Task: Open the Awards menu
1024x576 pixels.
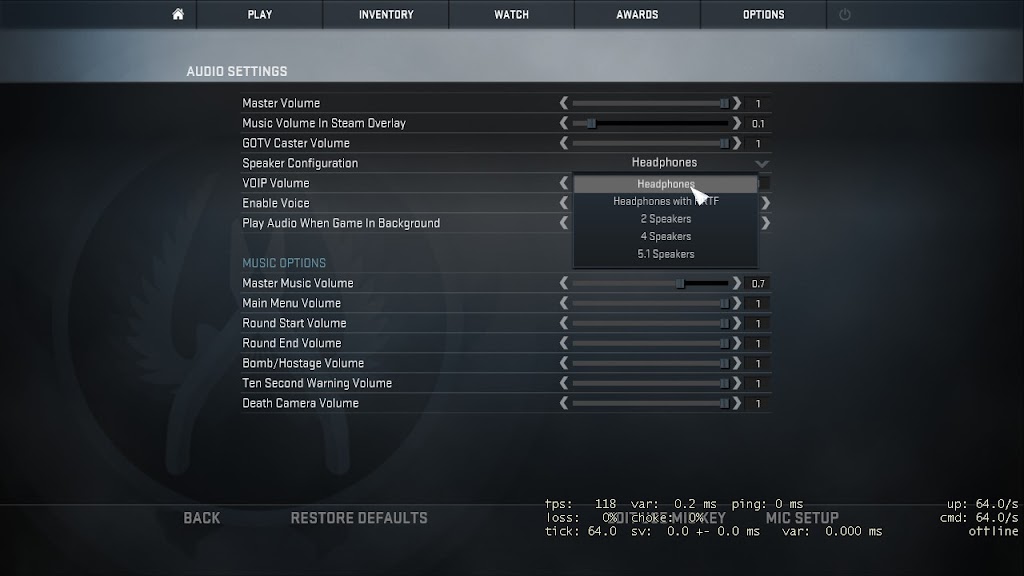Action: [x=637, y=14]
